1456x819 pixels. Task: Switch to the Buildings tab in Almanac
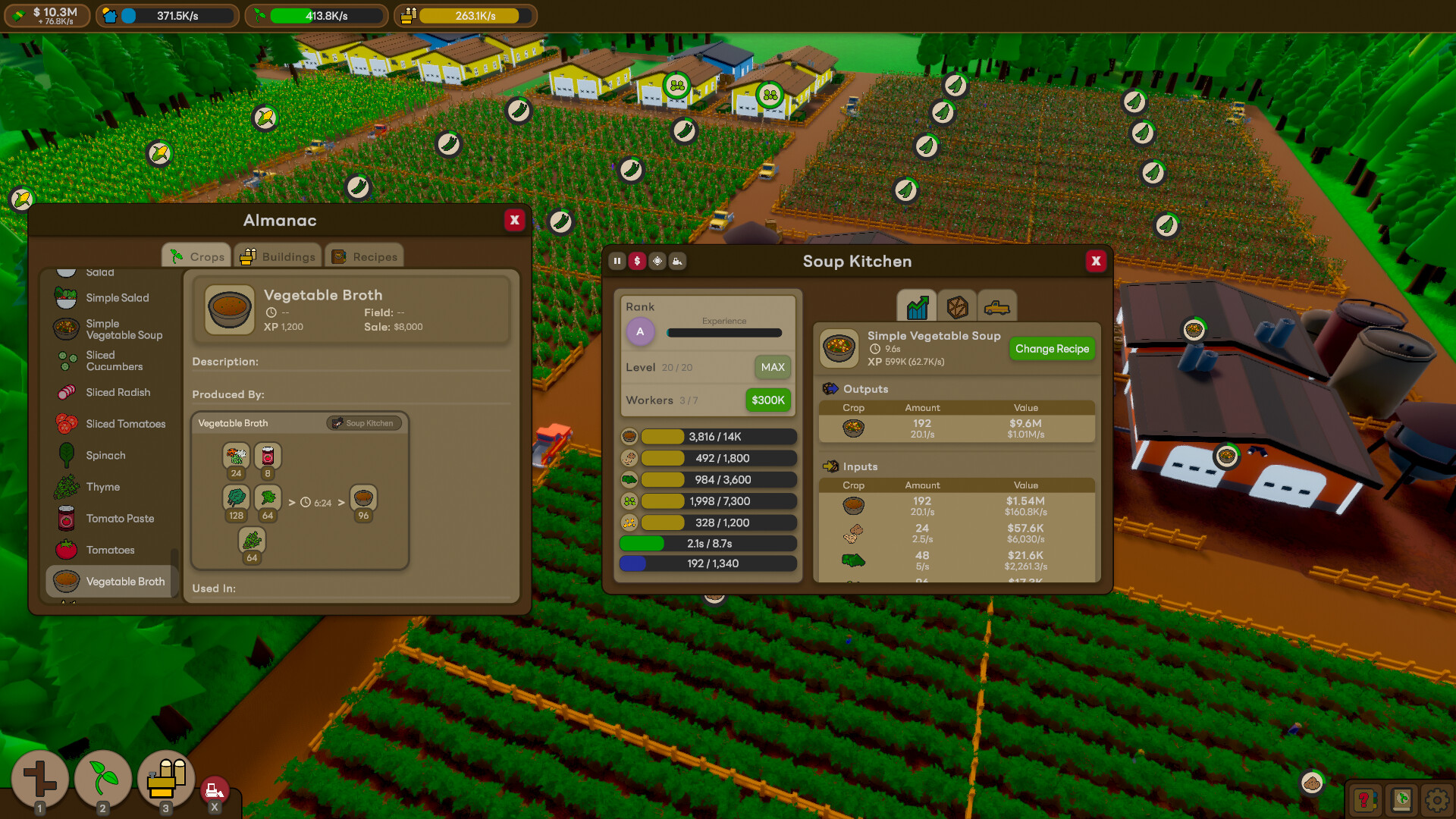click(x=278, y=256)
